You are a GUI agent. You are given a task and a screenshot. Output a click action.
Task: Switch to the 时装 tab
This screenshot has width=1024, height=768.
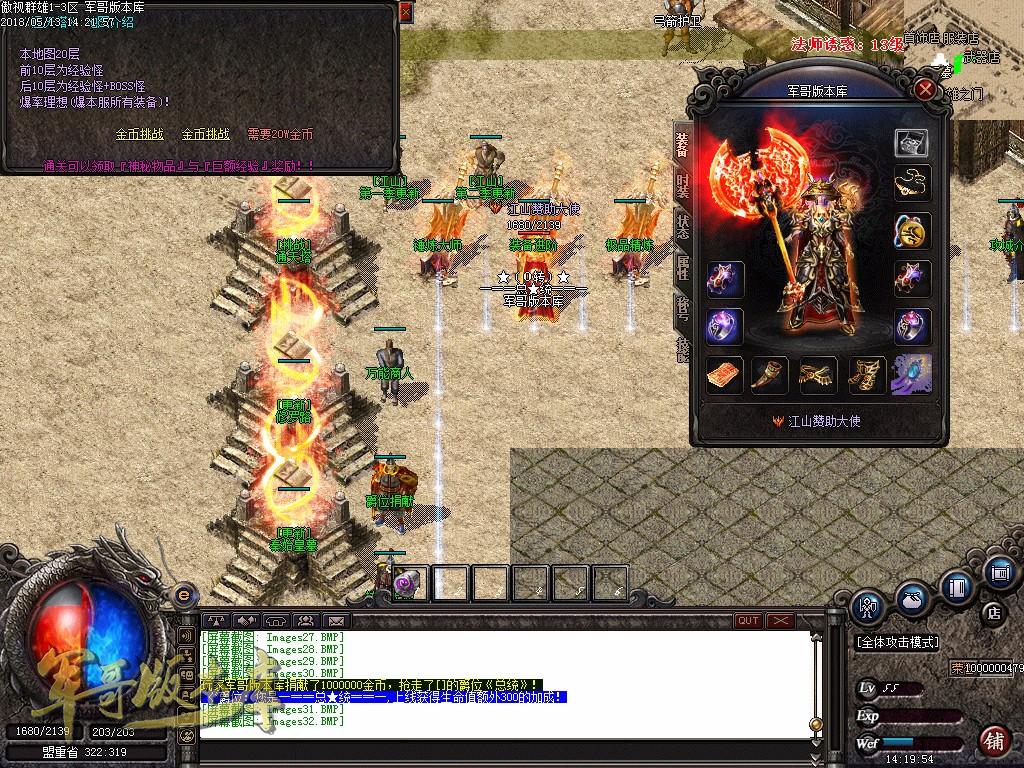tap(683, 187)
